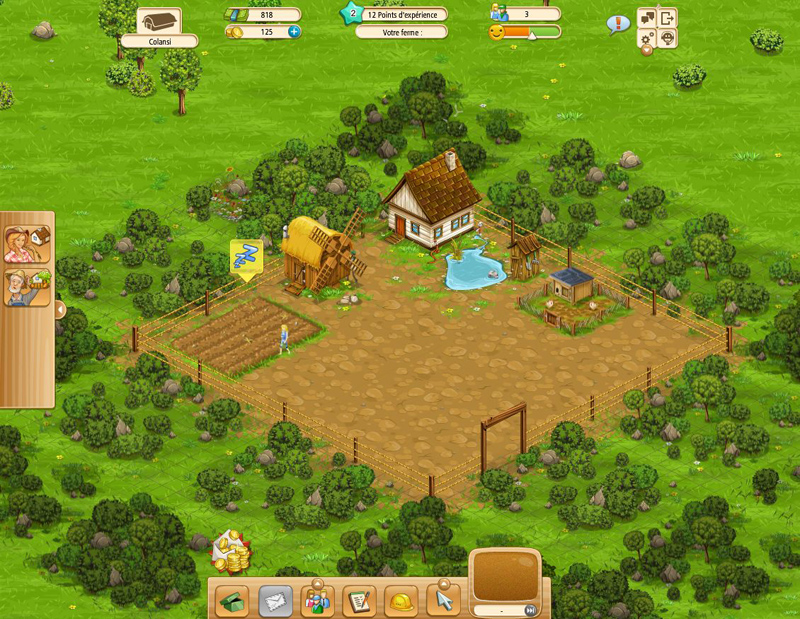Open the chat bubbles button
This screenshot has width=800, height=619.
(648, 18)
